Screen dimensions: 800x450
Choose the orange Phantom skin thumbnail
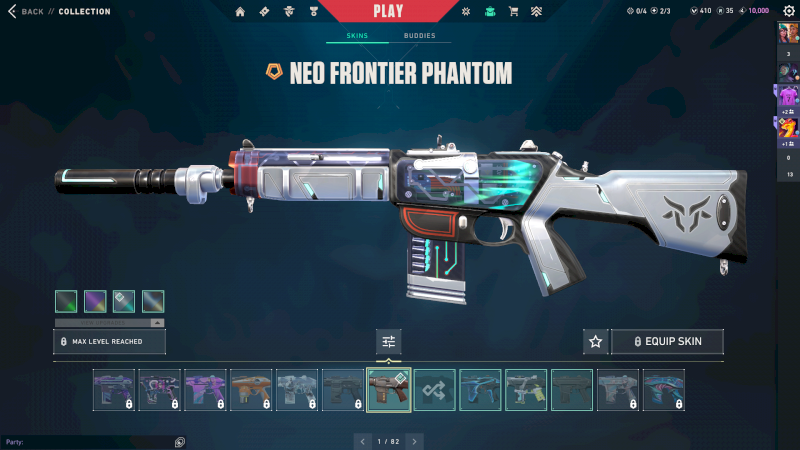(251, 390)
